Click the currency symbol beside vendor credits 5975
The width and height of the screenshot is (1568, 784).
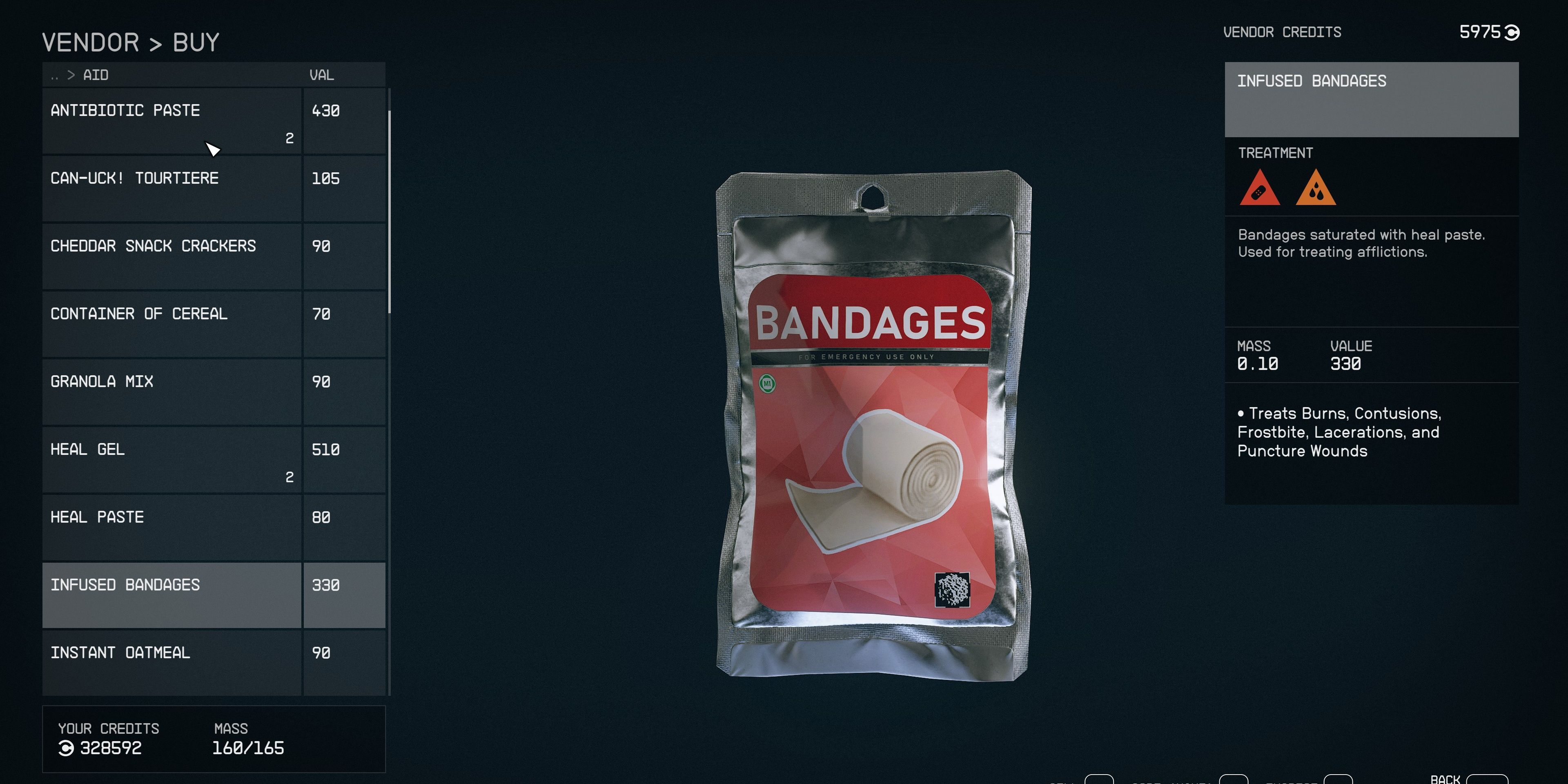click(1513, 33)
